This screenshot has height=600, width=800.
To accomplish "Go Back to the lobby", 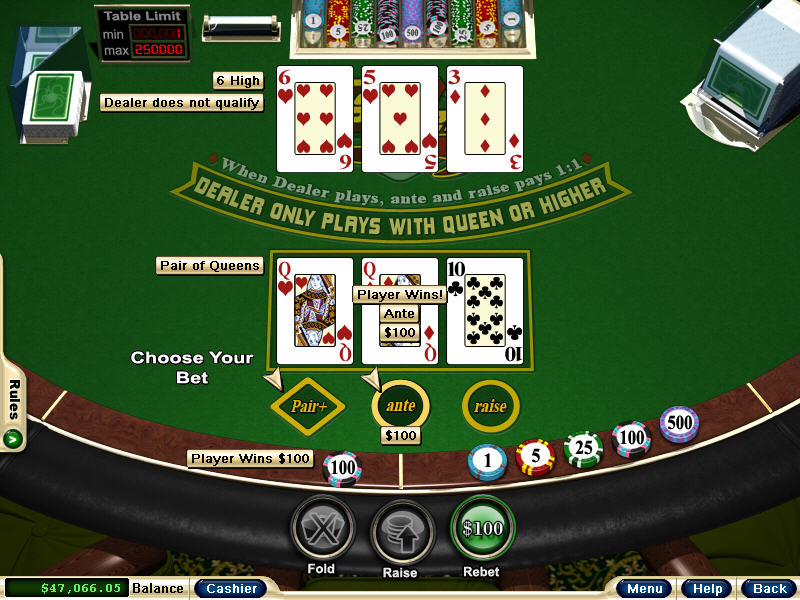I will point(769,589).
